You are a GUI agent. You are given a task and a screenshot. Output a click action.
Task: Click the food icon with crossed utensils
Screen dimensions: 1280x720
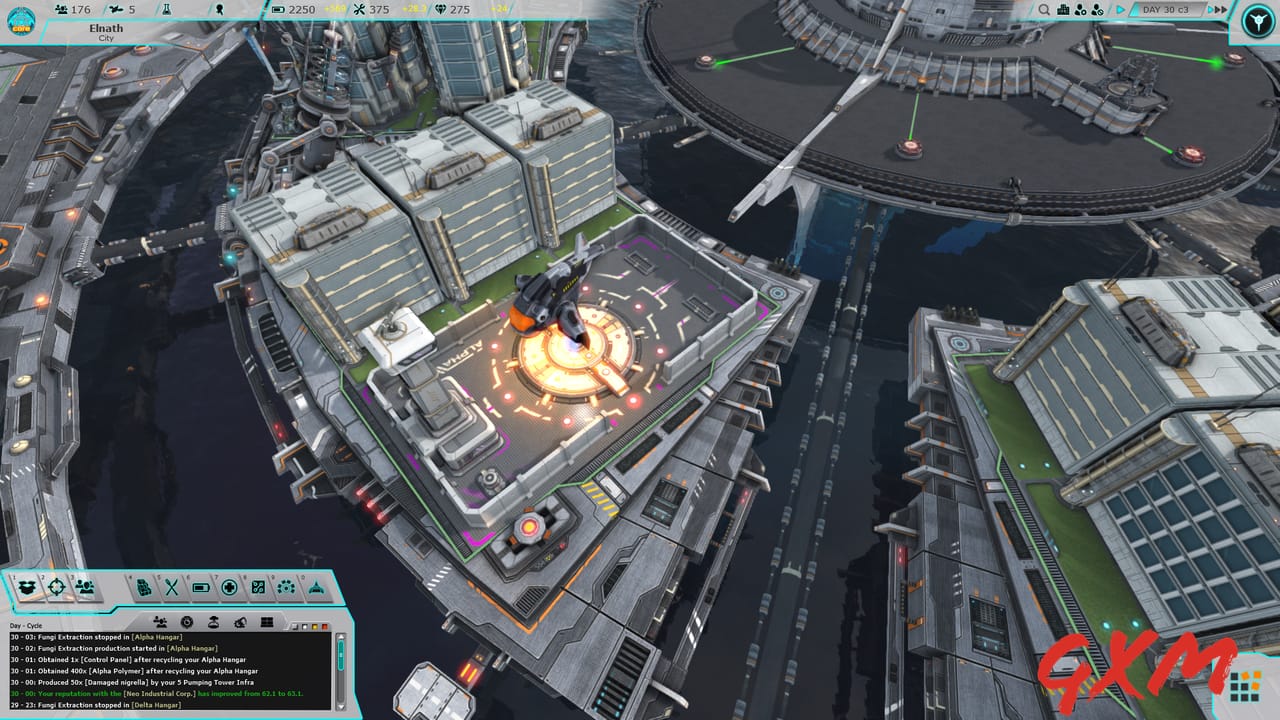point(170,587)
